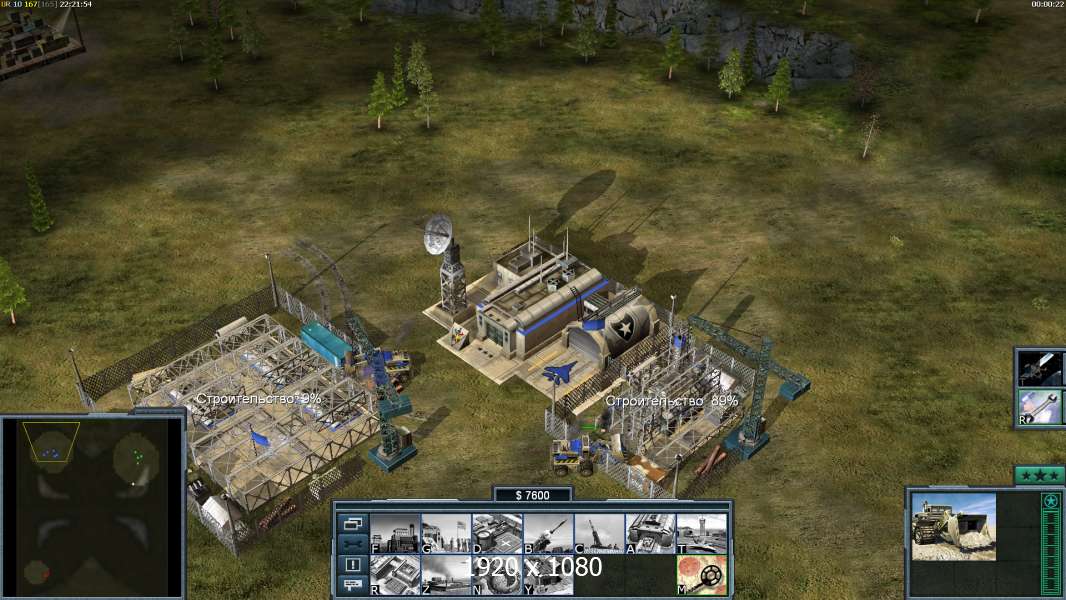Viewport: 1066px width, 600px height.
Task: Open the chat message bubble button
Action: click(x=352, y=585)
